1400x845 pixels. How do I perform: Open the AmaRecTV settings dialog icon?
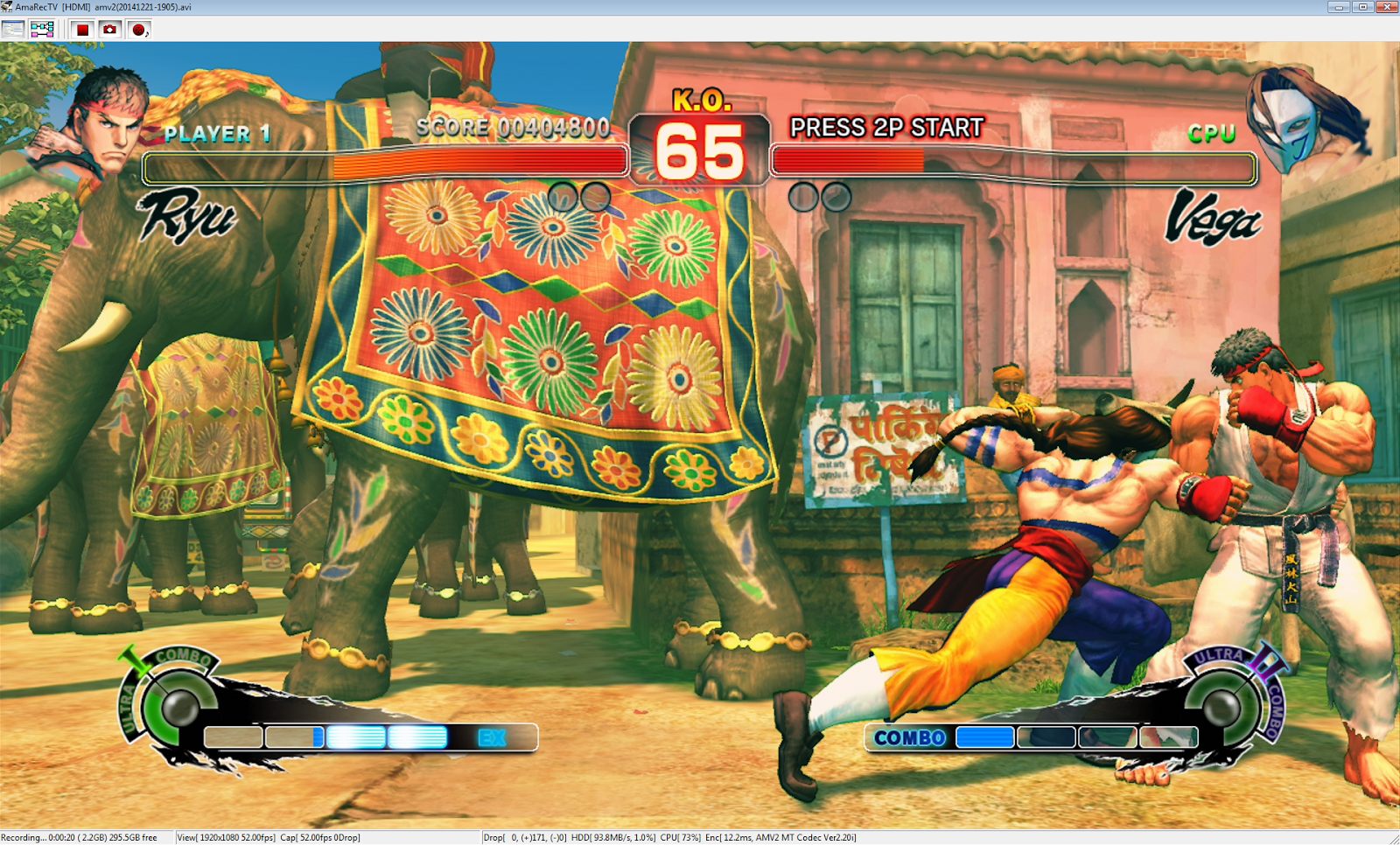pyautogui.click(x=12, y=28)
